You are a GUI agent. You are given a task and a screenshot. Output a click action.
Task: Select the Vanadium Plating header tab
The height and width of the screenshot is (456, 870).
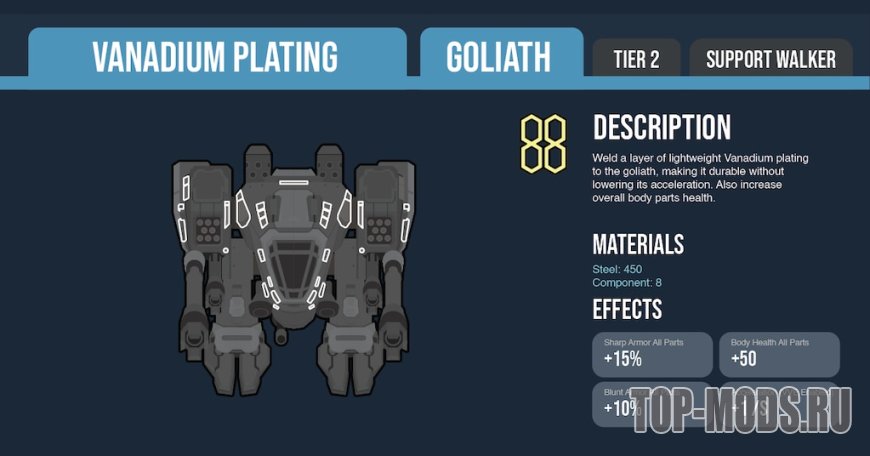click(x=215, y=56)
